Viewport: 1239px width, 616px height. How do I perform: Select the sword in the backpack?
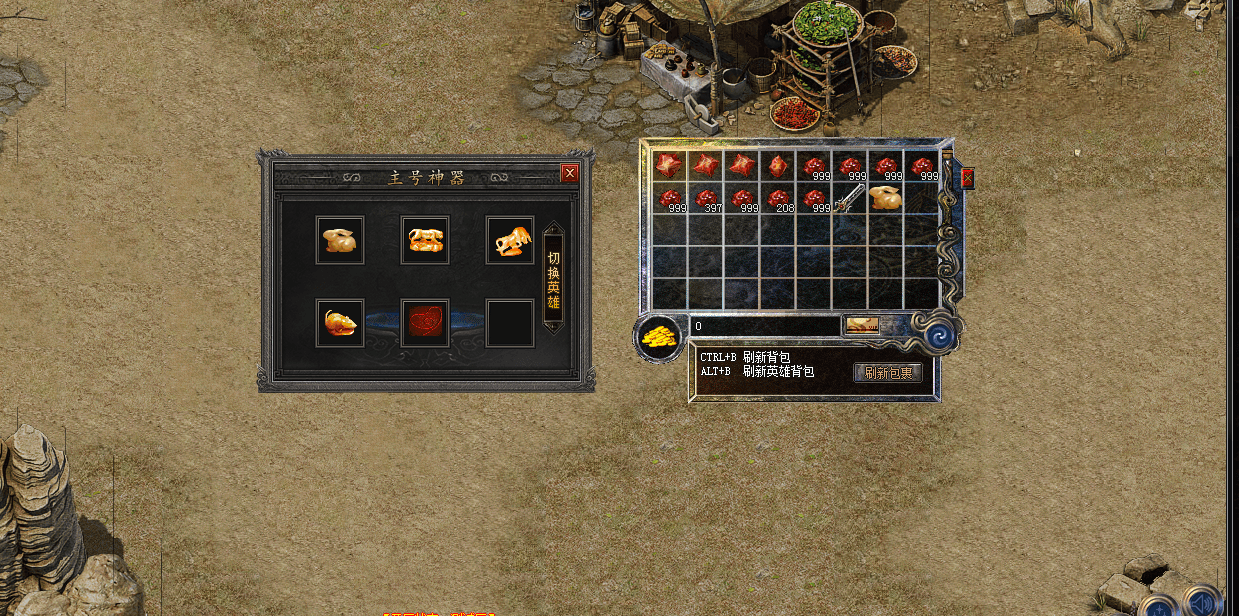point(850,198)
